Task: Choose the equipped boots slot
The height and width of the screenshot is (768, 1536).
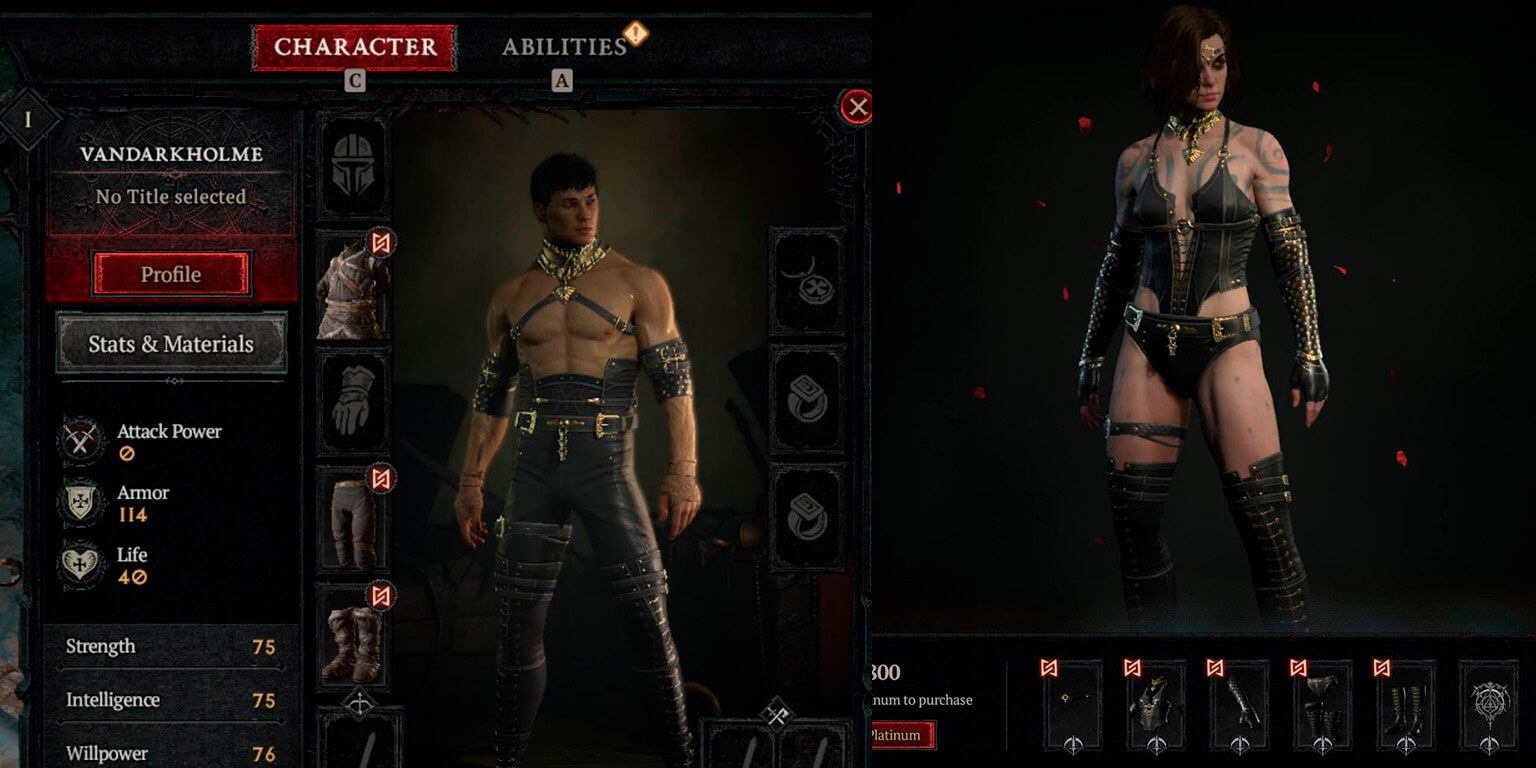Action: pos(354,636)
